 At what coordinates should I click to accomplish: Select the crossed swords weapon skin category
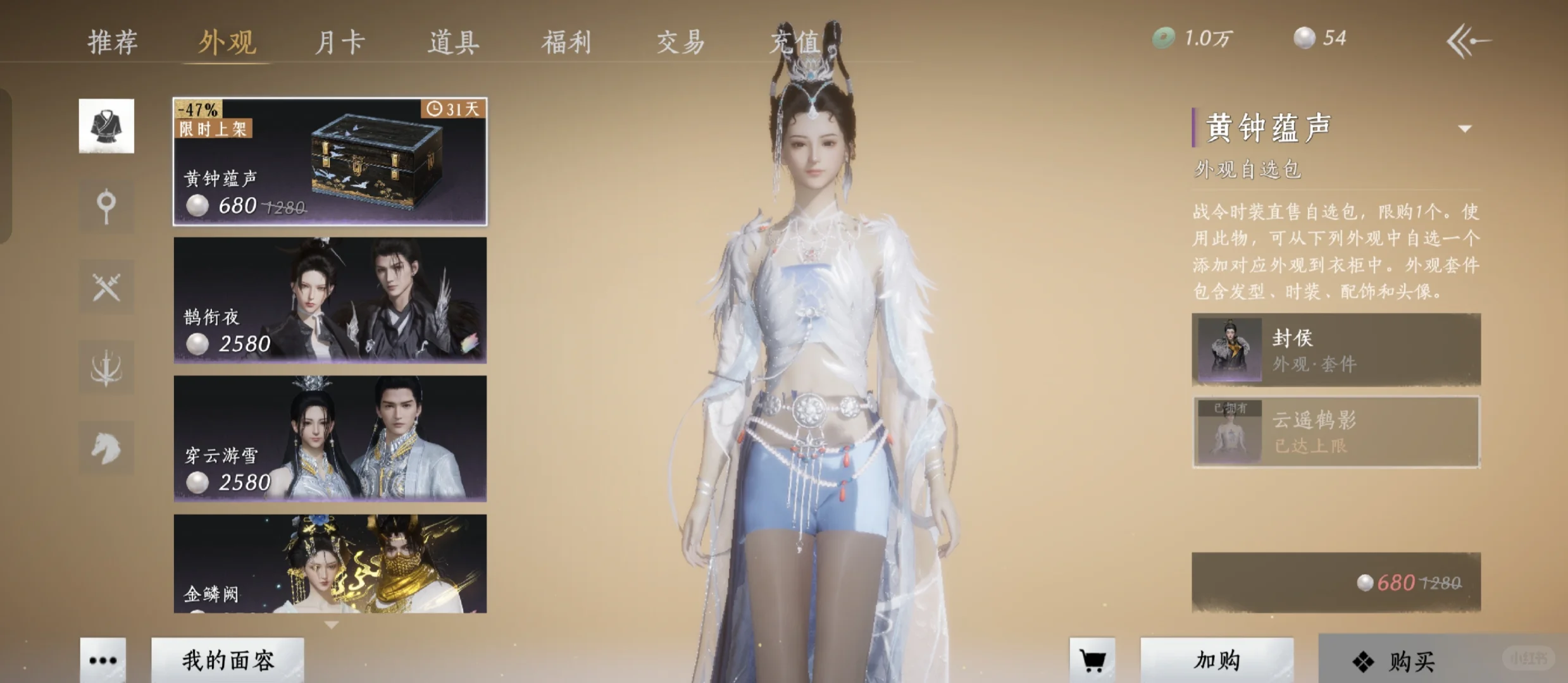106,286
